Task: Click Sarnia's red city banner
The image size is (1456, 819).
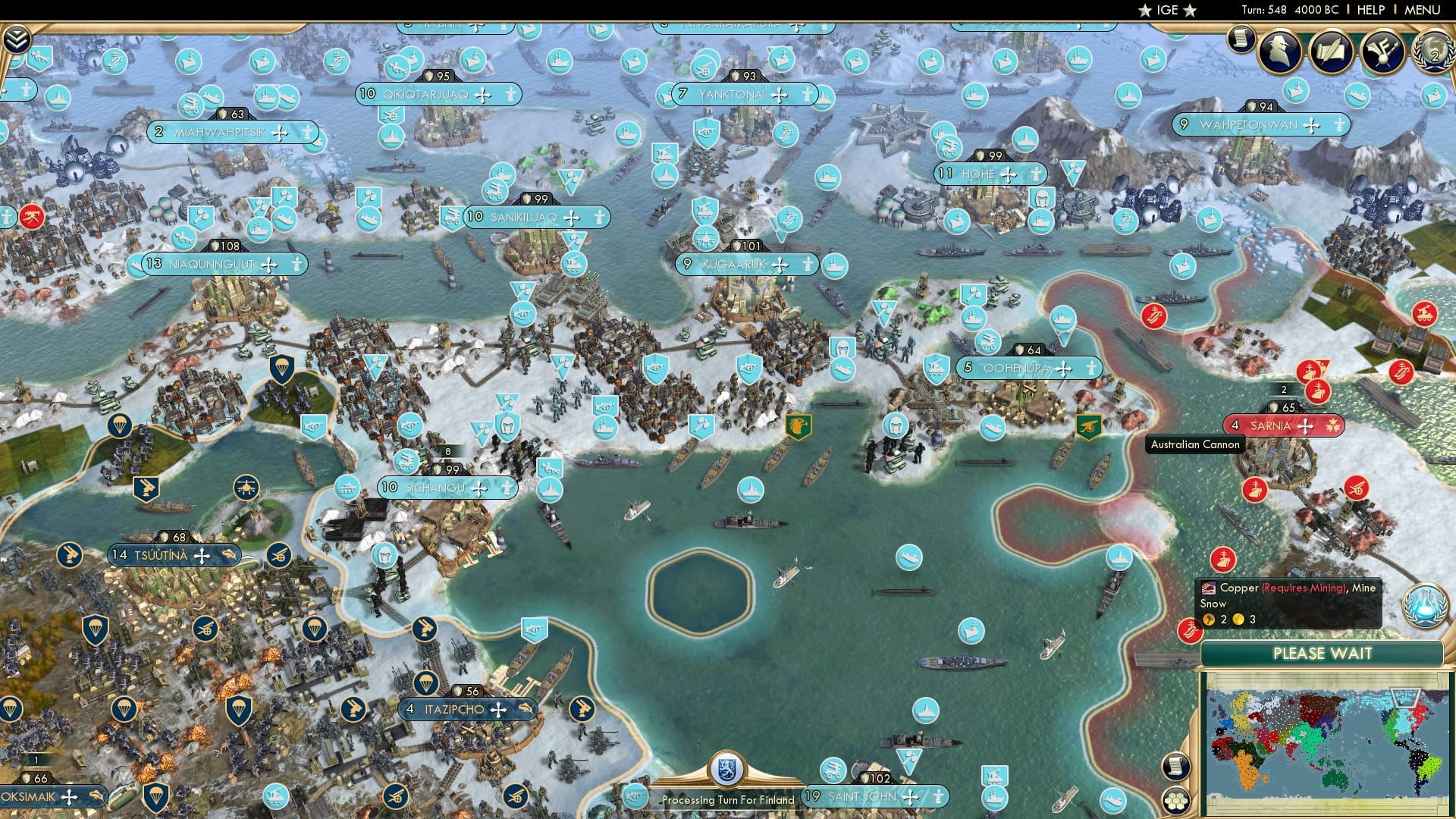Action: [1284, 426]
